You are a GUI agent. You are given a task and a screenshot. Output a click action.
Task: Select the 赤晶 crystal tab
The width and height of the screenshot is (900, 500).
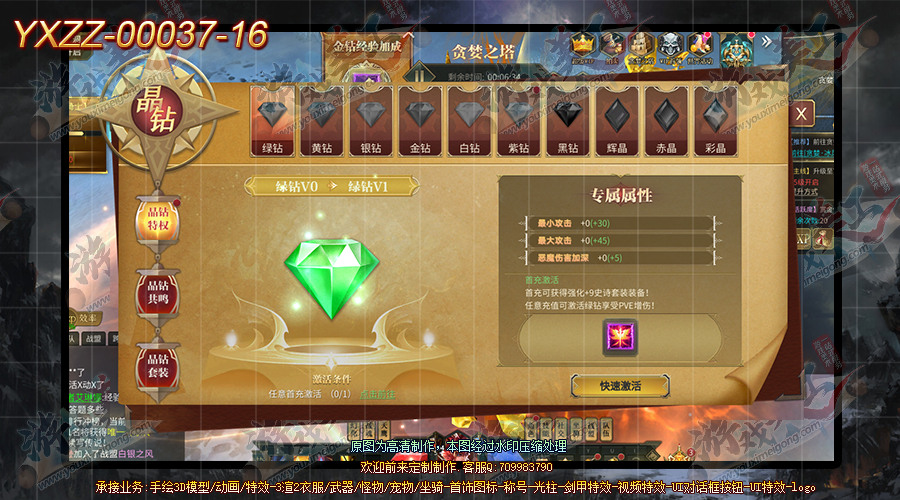(665, 122)
